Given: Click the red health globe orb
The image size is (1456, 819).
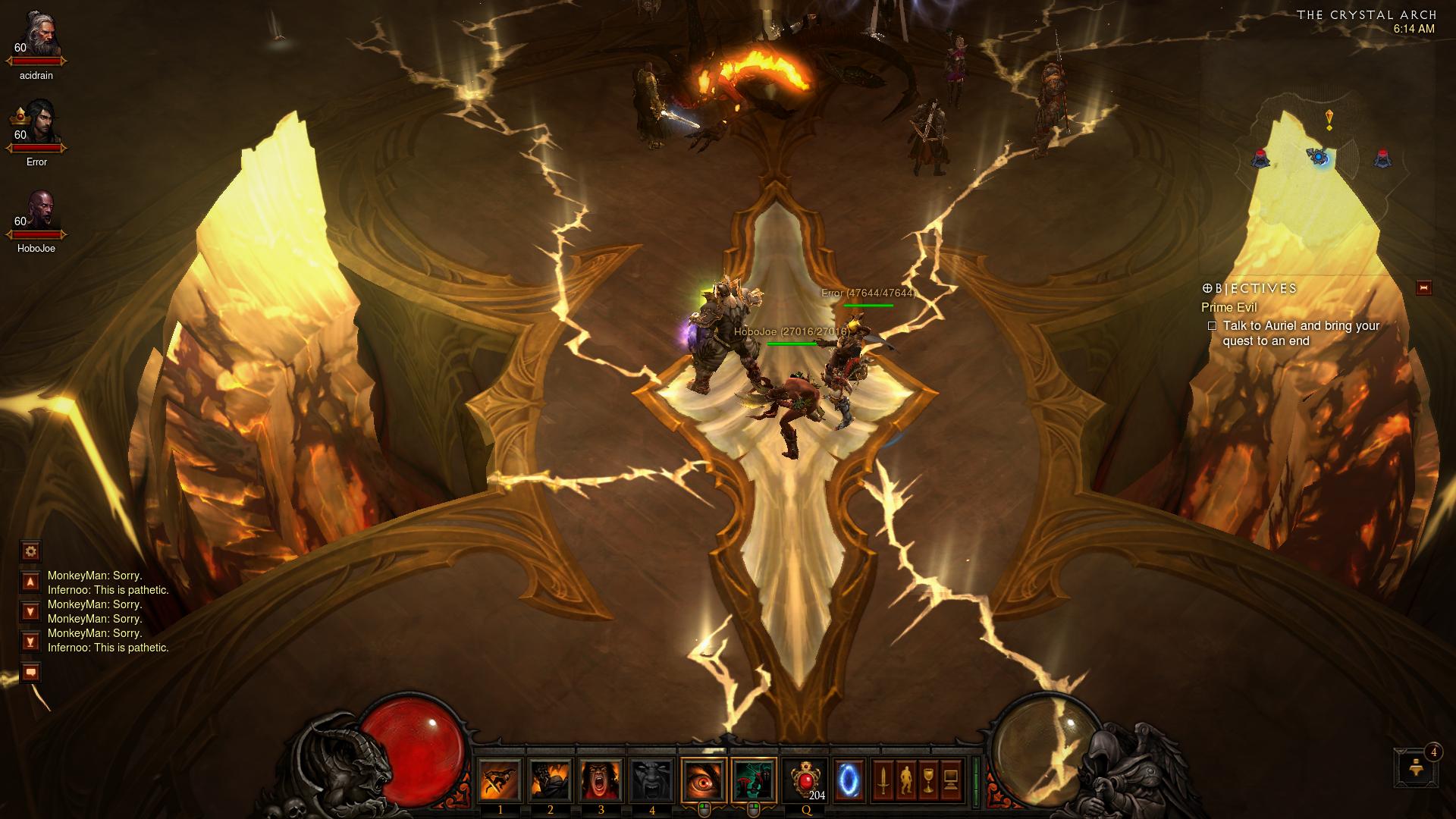Looking at the screenshot, I should click(x=409, y=751).
